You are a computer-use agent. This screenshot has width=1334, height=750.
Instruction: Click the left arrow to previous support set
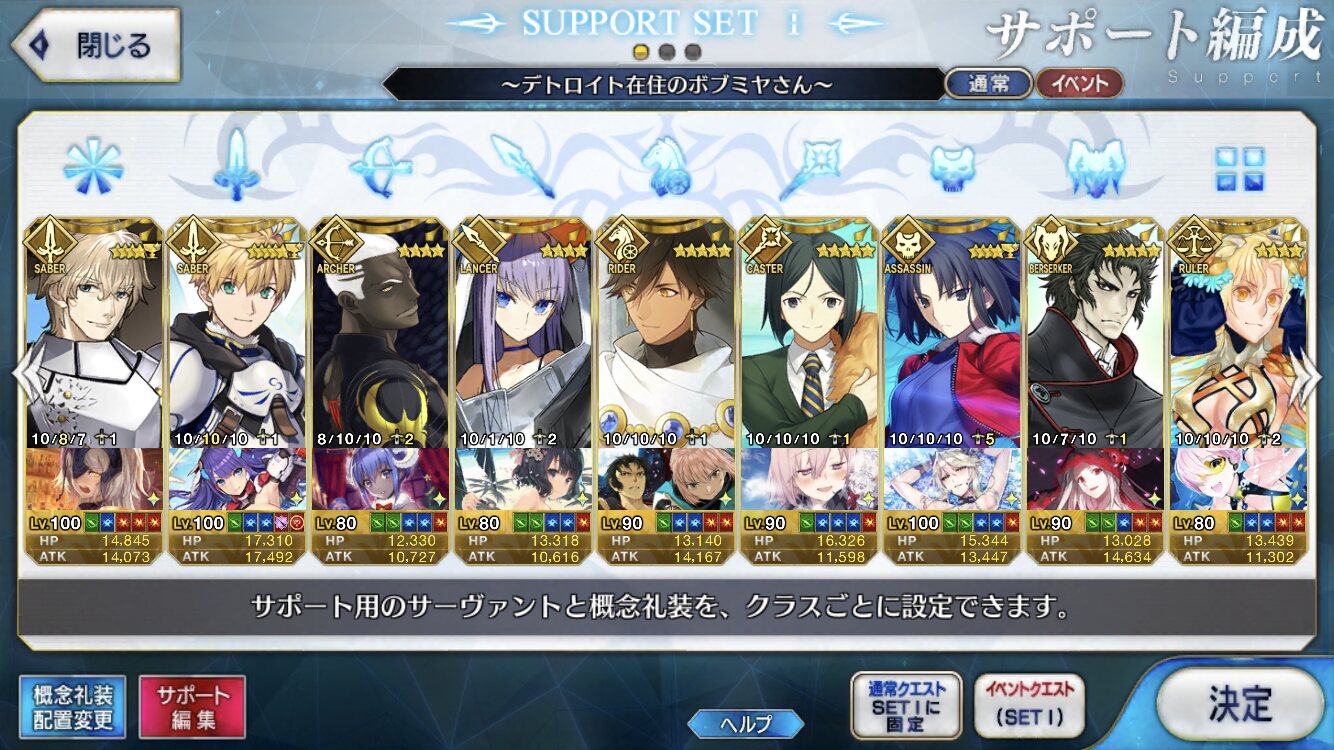point(22,378)
